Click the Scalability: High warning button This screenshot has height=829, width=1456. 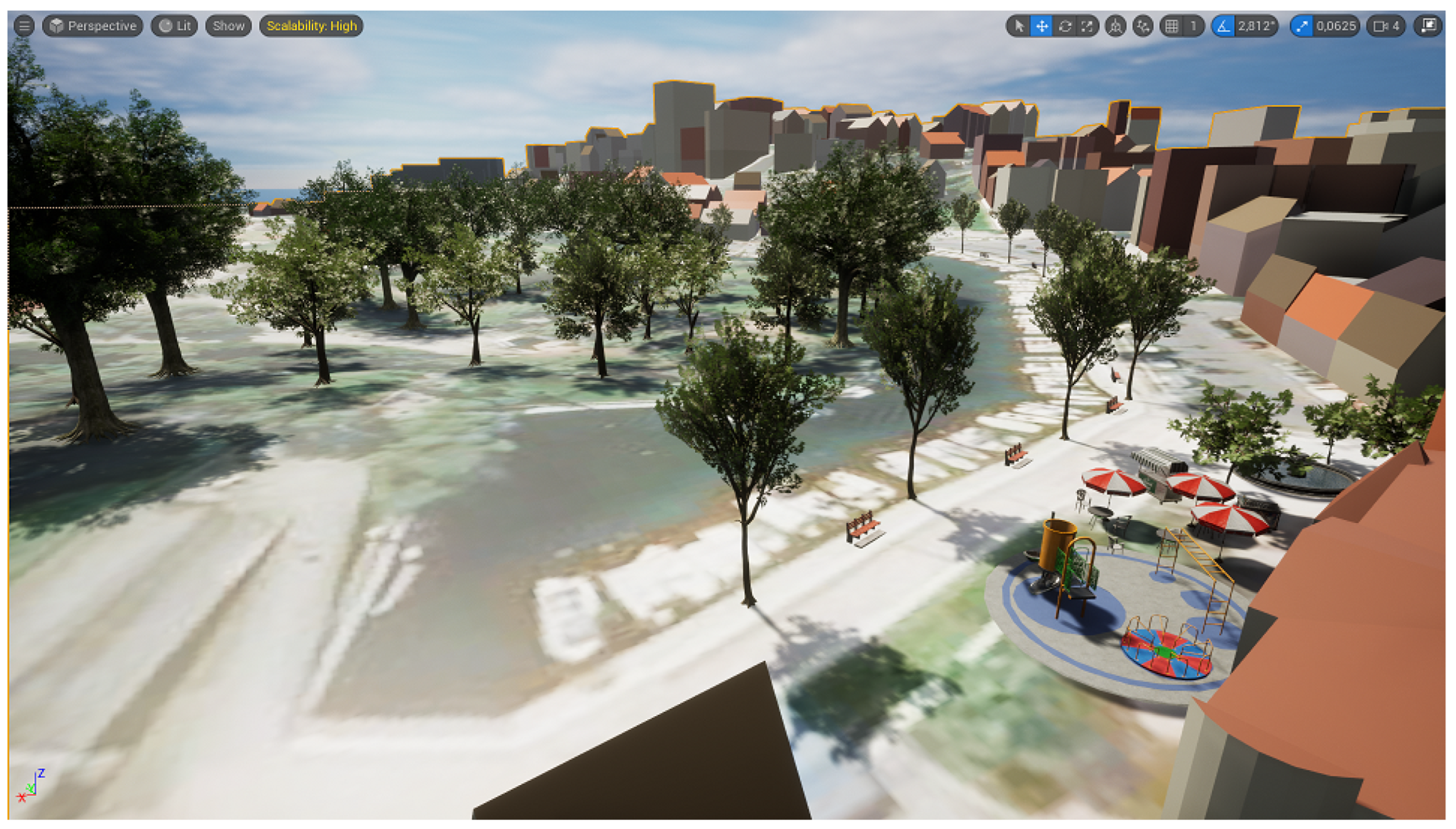[x=311, y=26]
